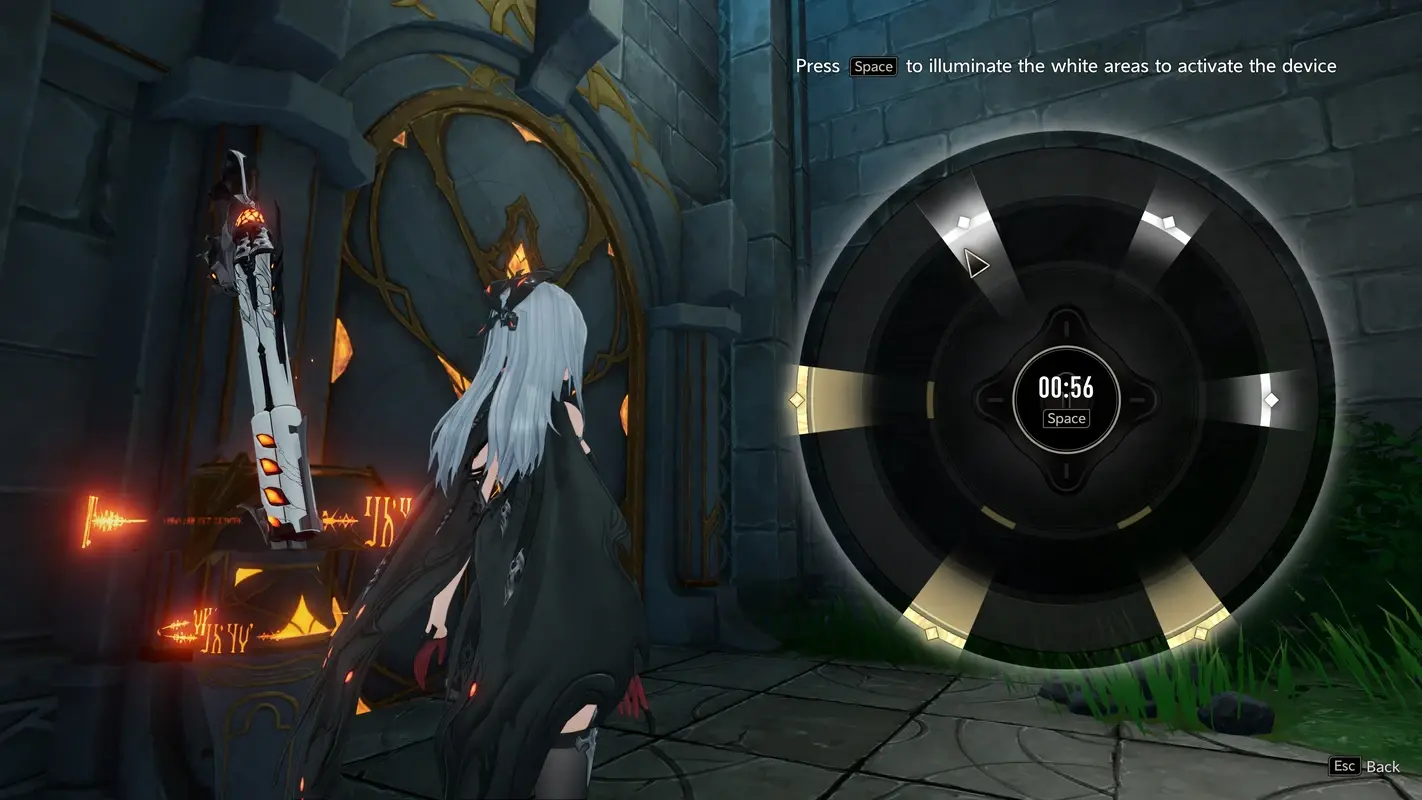Click the bottom directional arrow below the timer
1422x800 pixels.
[1065, 470]
